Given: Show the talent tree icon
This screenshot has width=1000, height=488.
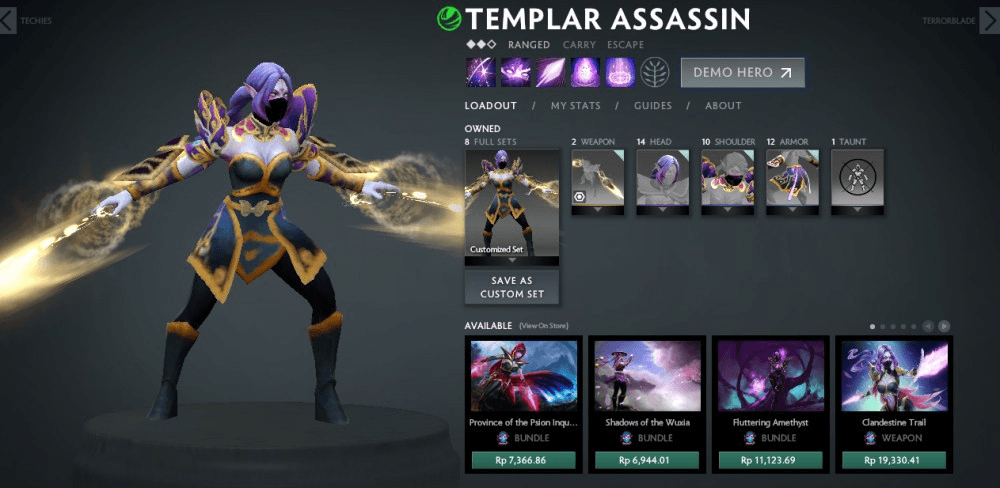Looking at the screenshot, I should [655, 73].
